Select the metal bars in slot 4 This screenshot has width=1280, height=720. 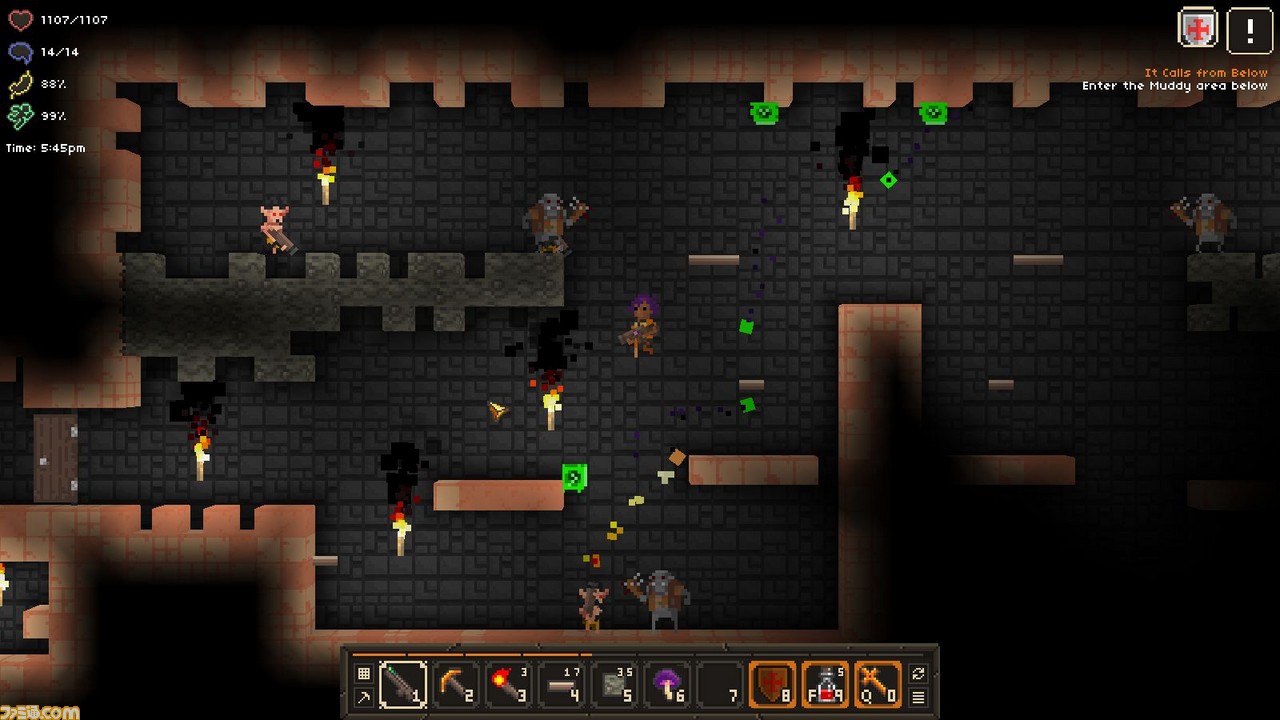pyautogui.click(x=562, y=684)
